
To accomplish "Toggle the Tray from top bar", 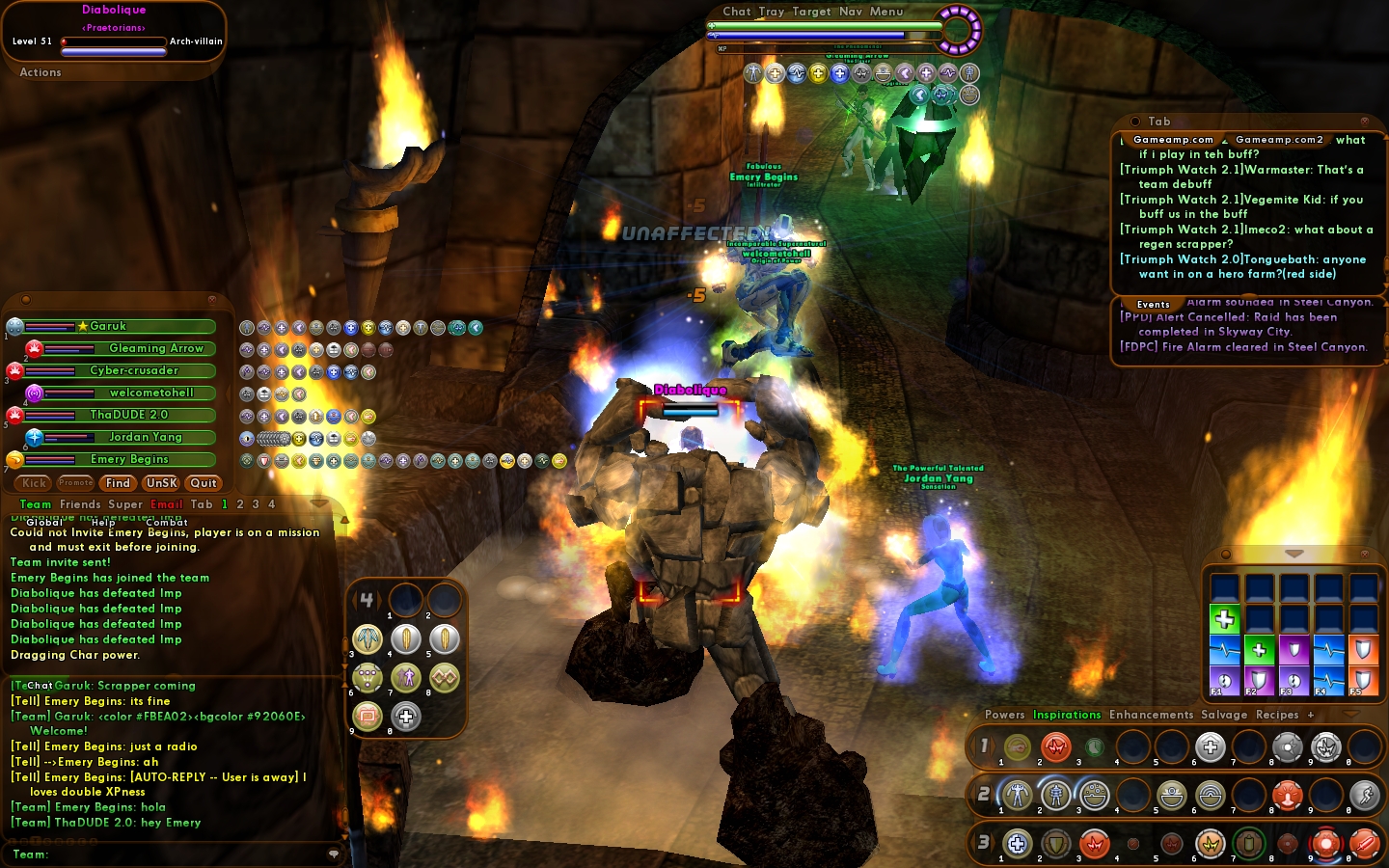I will [x=771, y=12].
